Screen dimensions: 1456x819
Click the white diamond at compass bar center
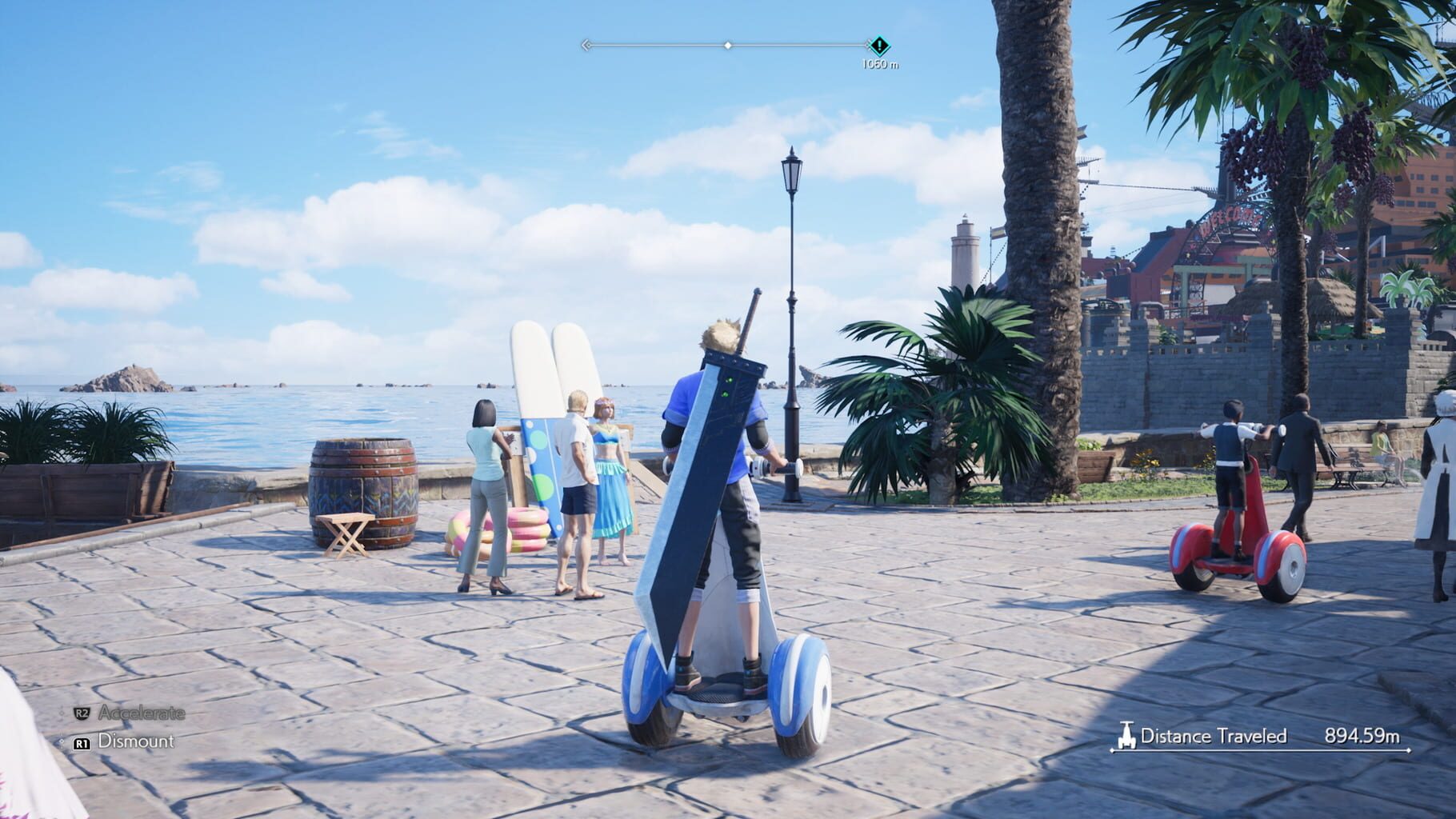point(728,46)
